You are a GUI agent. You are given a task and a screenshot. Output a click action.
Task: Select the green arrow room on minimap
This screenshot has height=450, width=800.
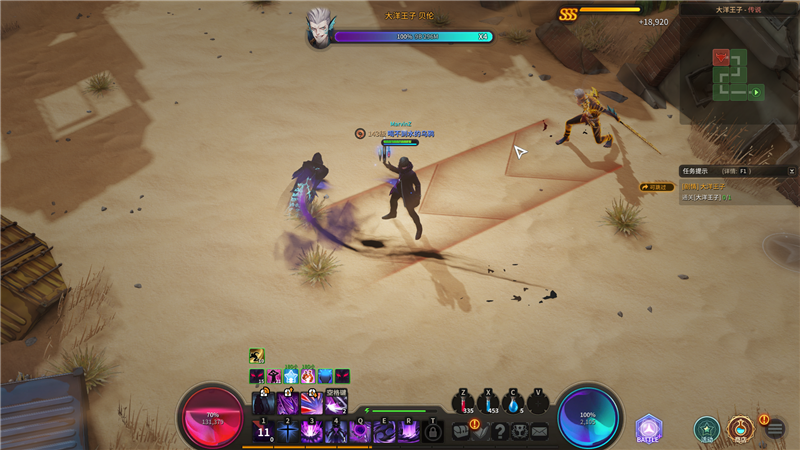757,92
